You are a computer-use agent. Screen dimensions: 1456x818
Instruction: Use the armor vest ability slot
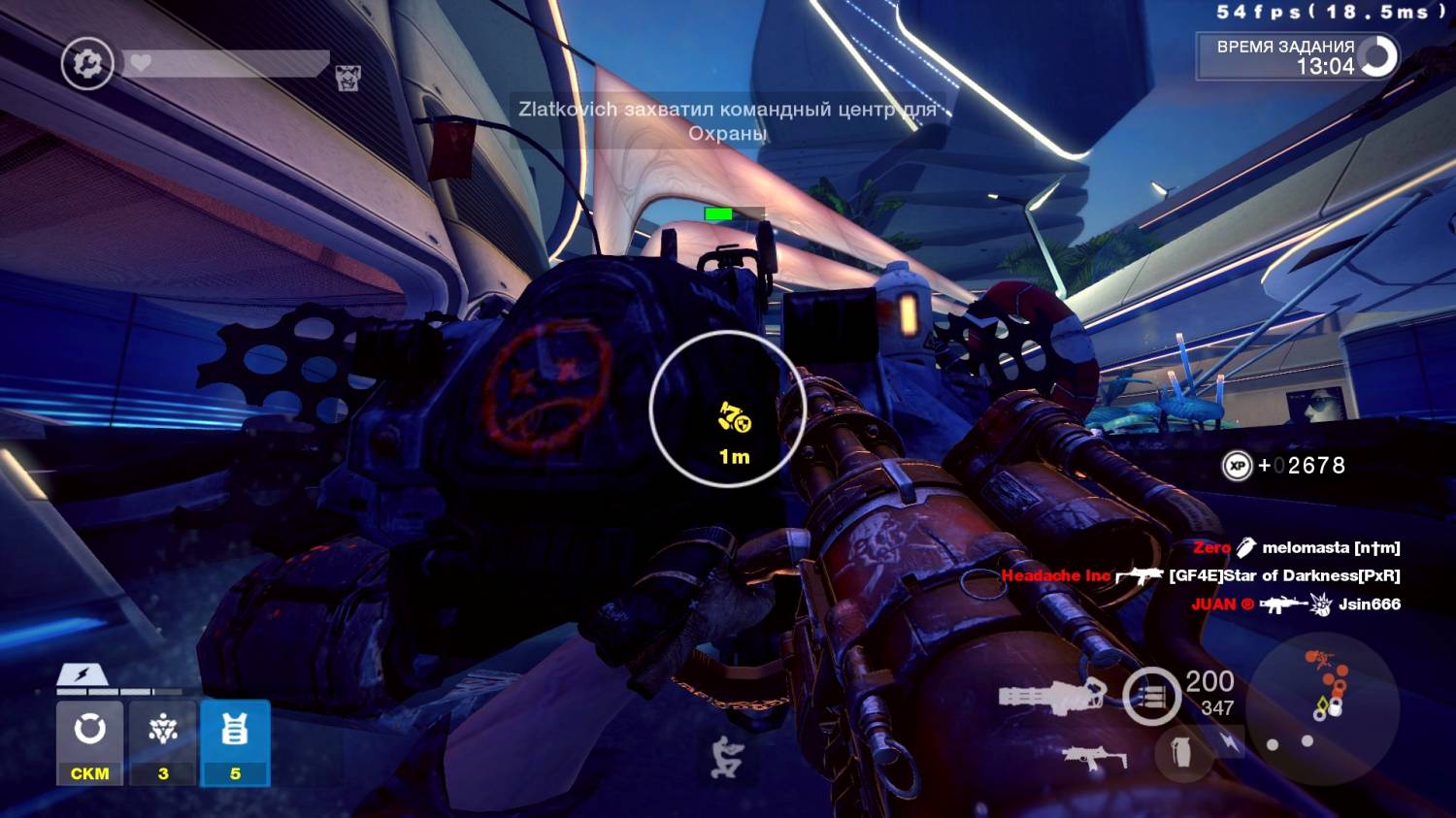click(x=235, y=742)
